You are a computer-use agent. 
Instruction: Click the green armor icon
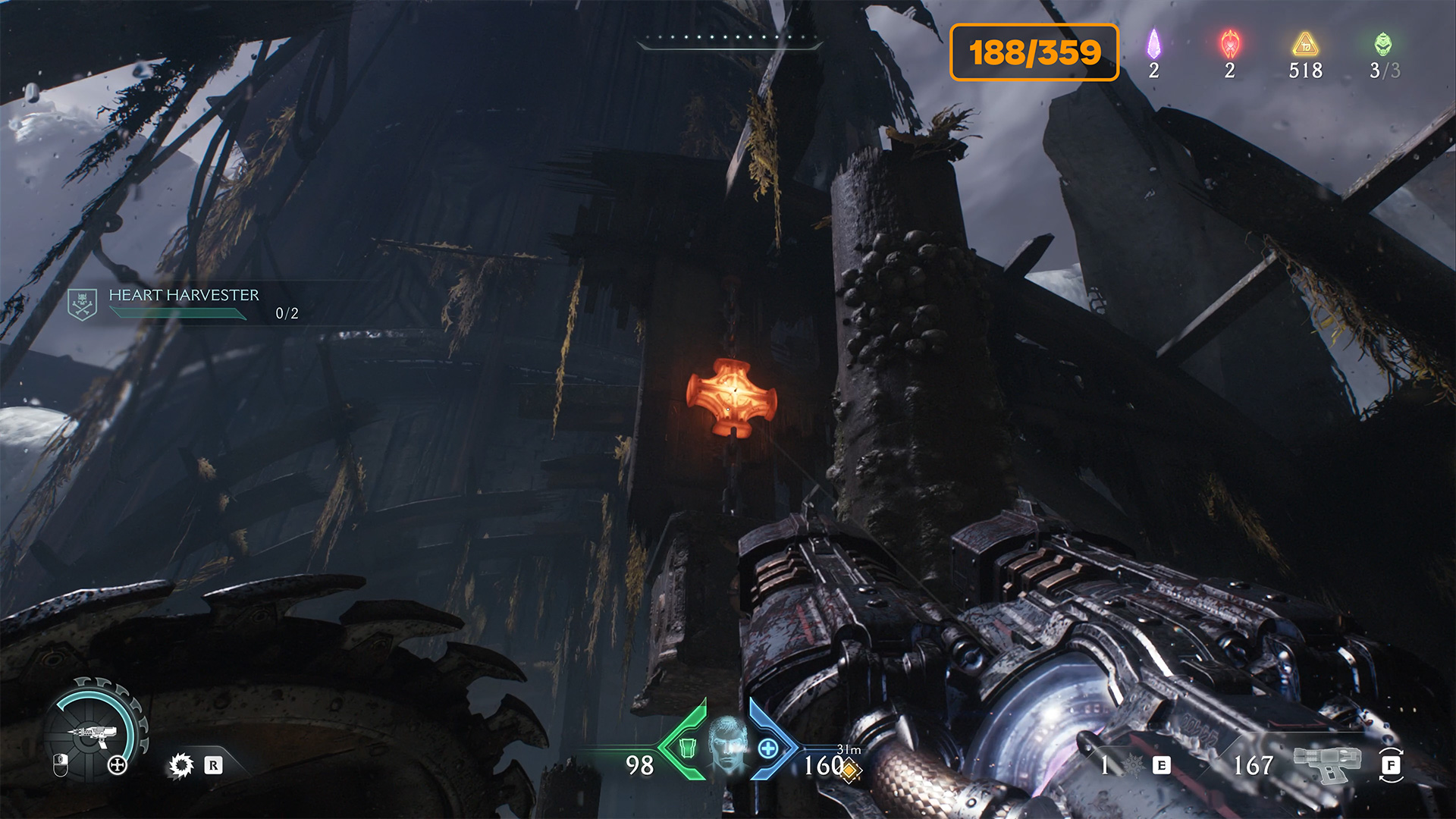coord(686,748)
